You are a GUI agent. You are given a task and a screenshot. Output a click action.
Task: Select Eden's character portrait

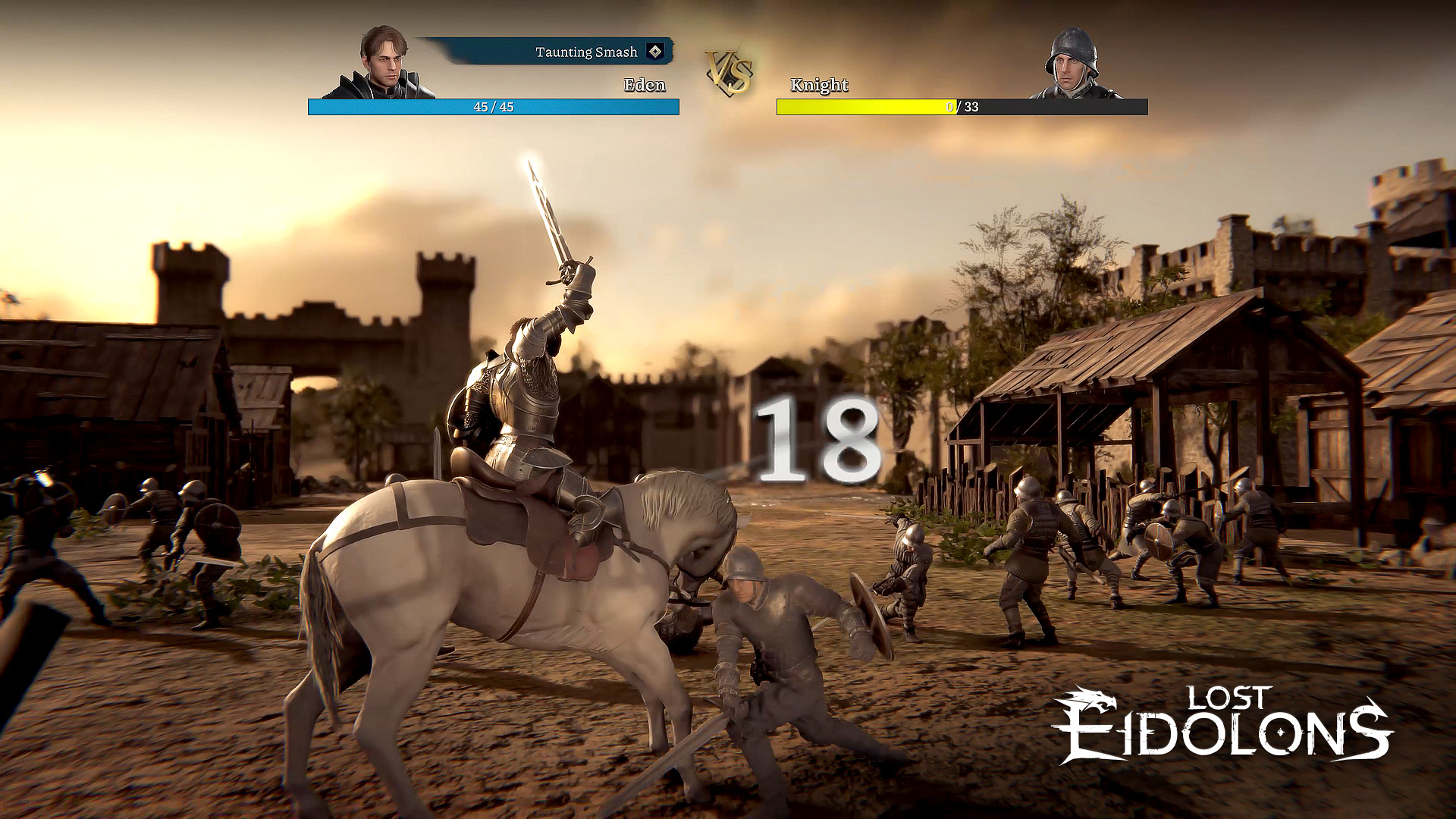(x=382, y=64)
